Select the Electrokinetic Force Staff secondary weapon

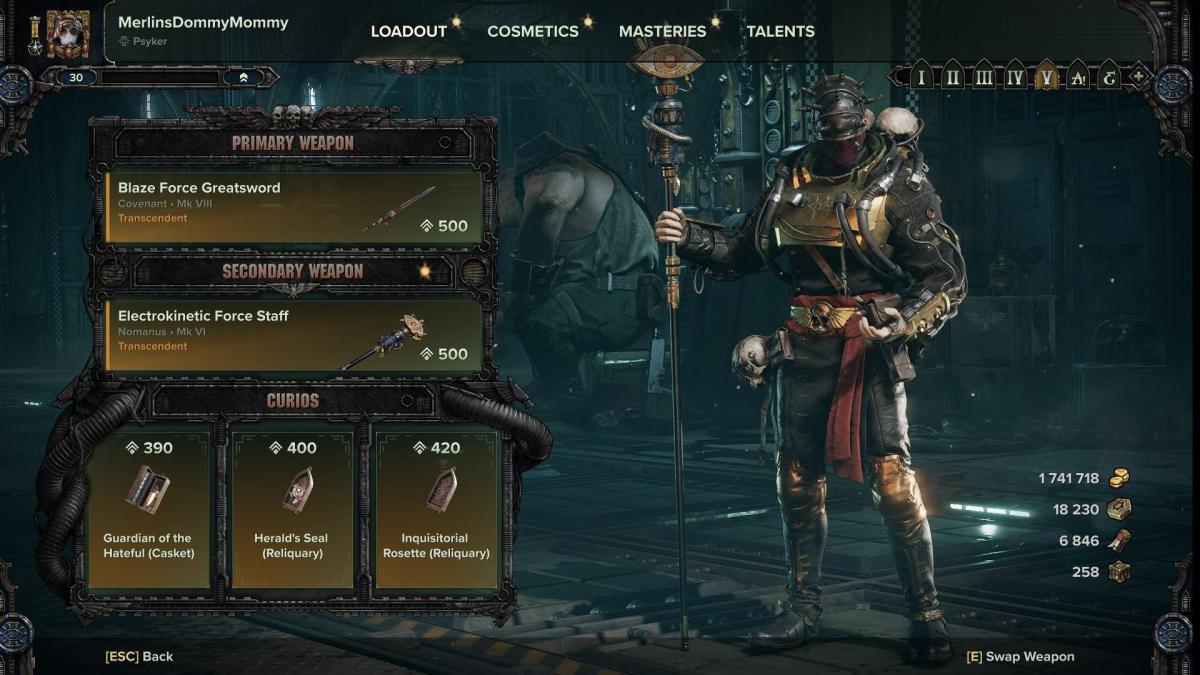pyautogui.click(x=294, y=334)
